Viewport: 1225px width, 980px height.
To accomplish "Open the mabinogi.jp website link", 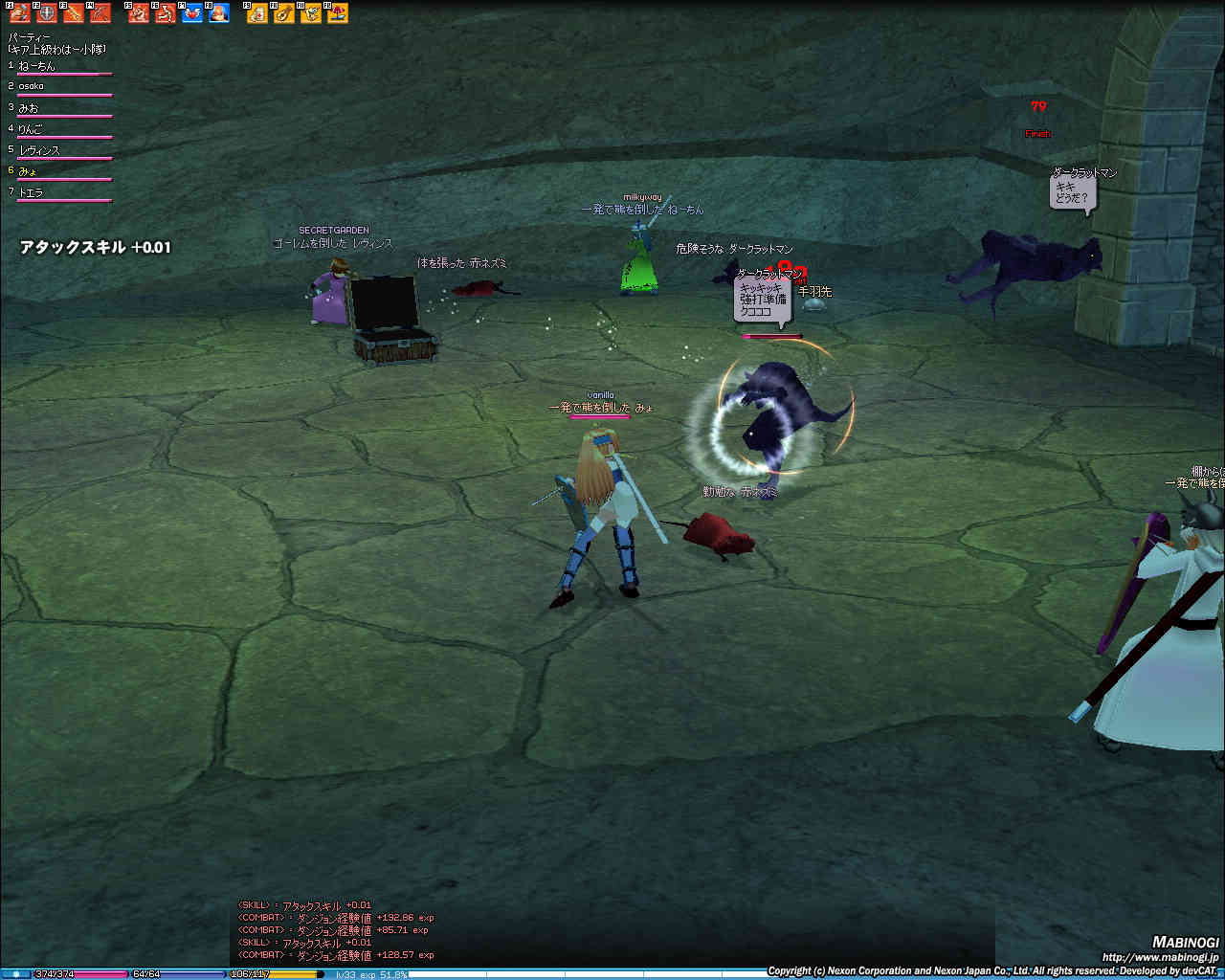I will pyautogui.click(x=1160, y=957).
